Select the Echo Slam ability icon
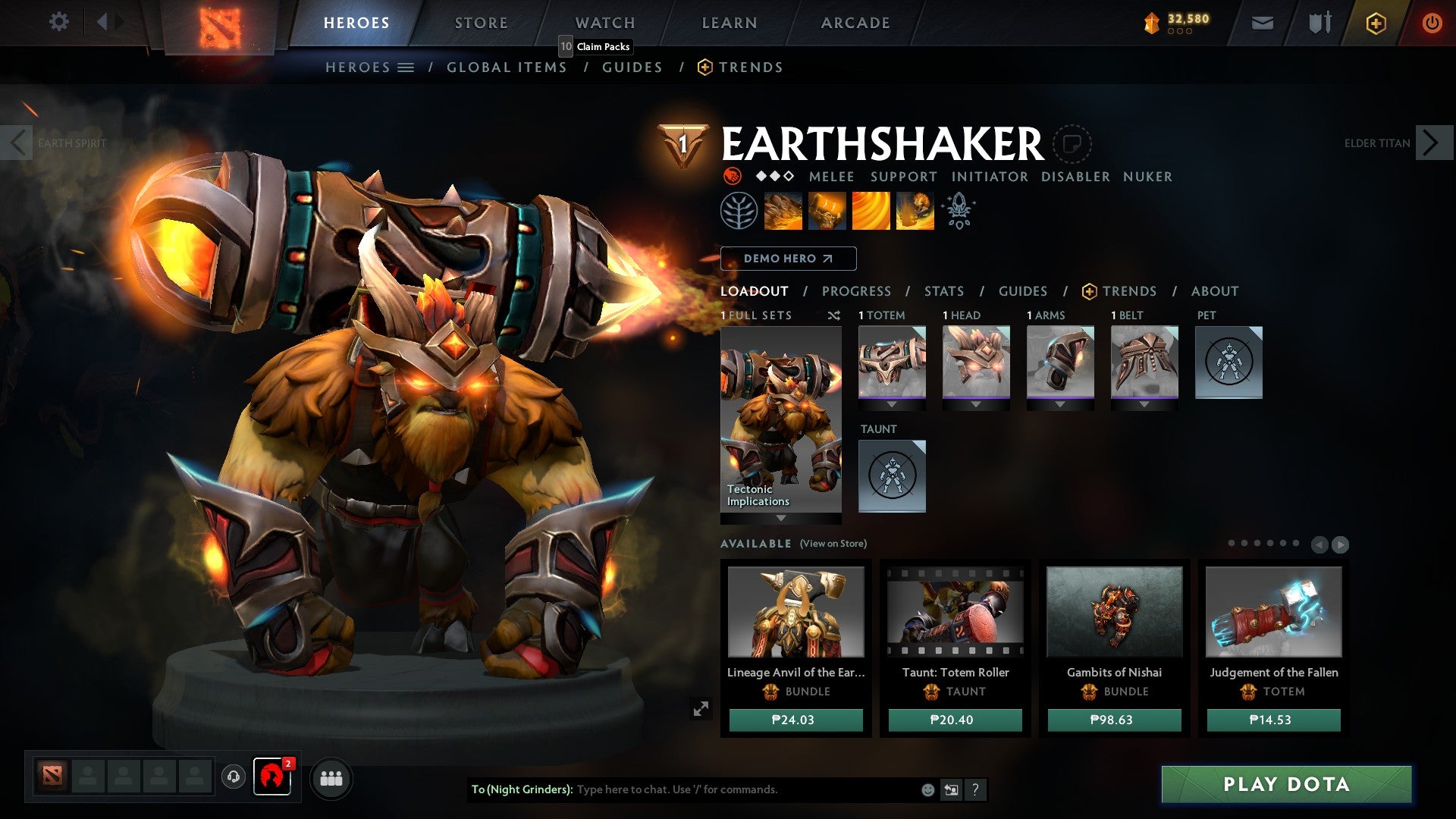 tap(914, 211)
